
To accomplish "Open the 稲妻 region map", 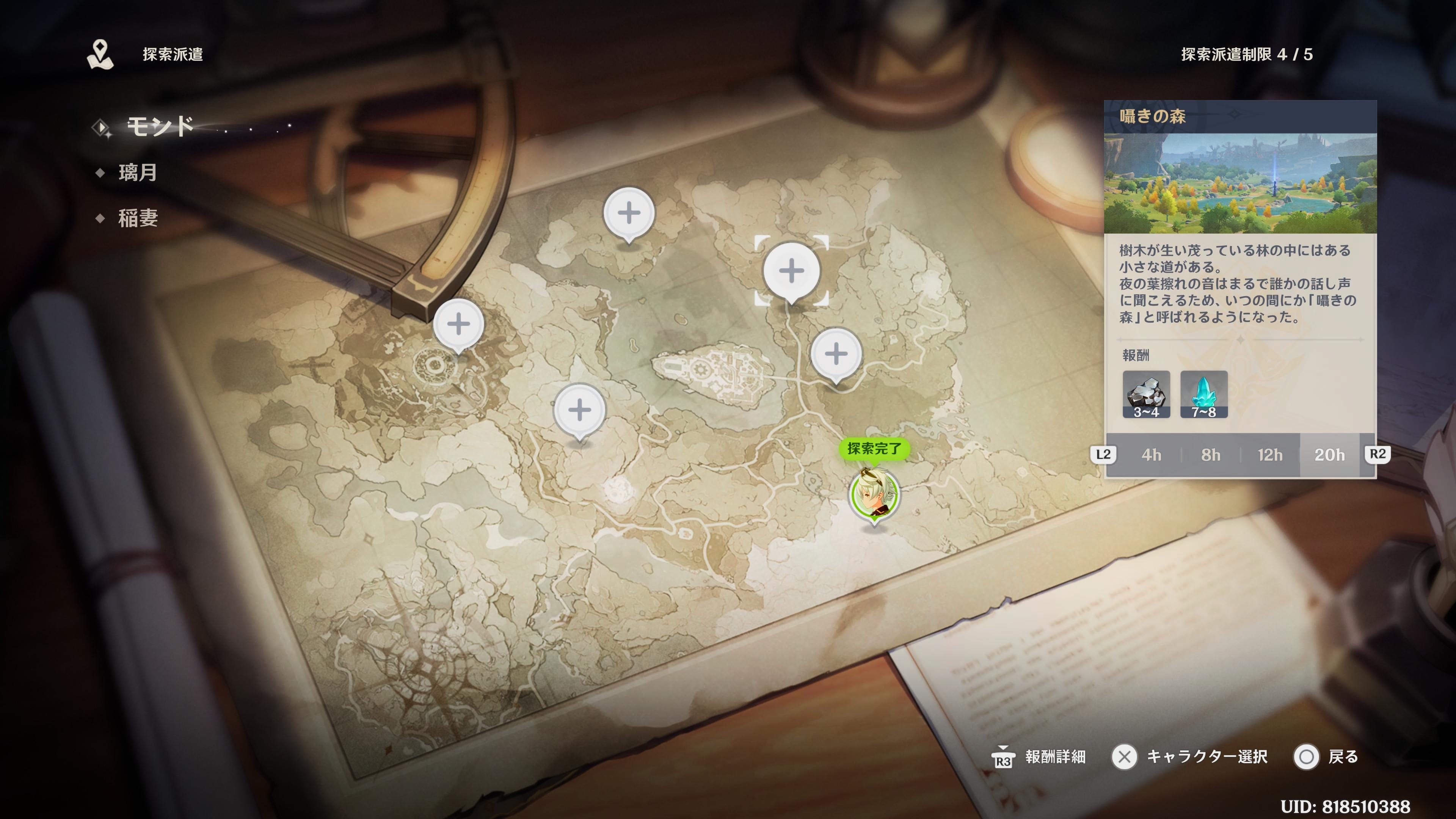I will (x=138, y=218).
